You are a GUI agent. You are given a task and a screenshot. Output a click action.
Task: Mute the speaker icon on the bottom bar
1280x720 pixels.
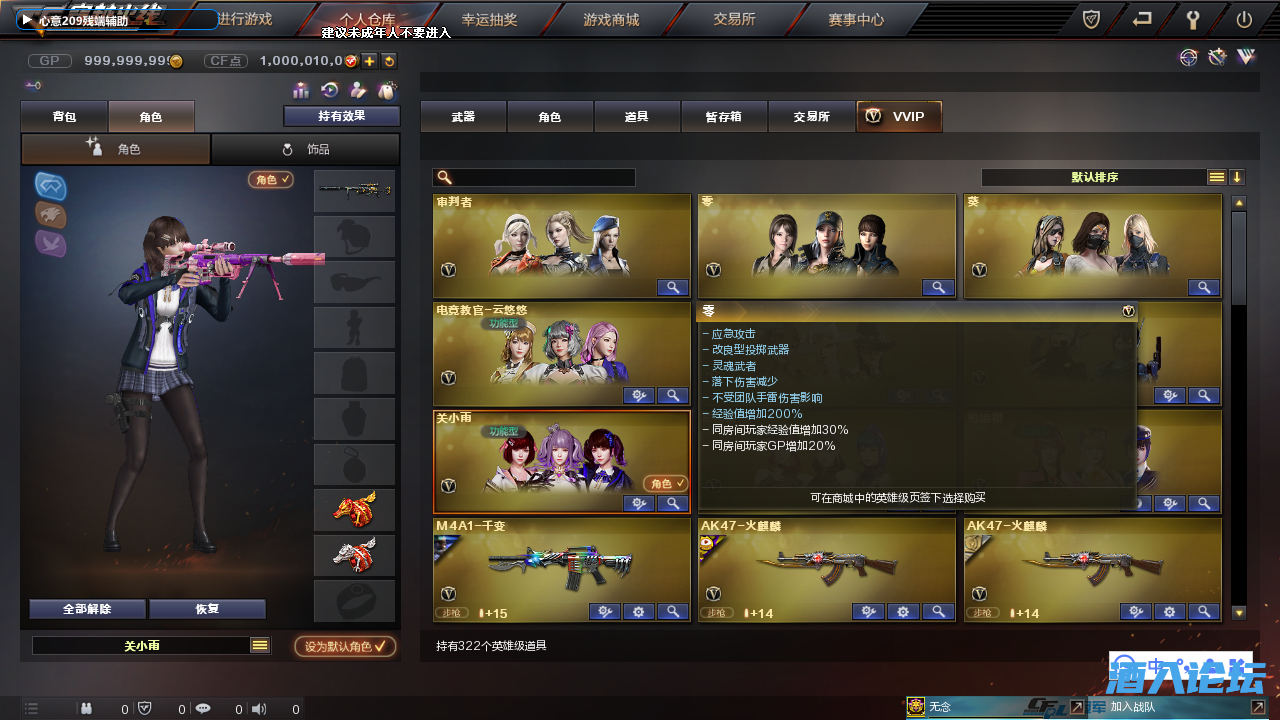tap(259, 708)
